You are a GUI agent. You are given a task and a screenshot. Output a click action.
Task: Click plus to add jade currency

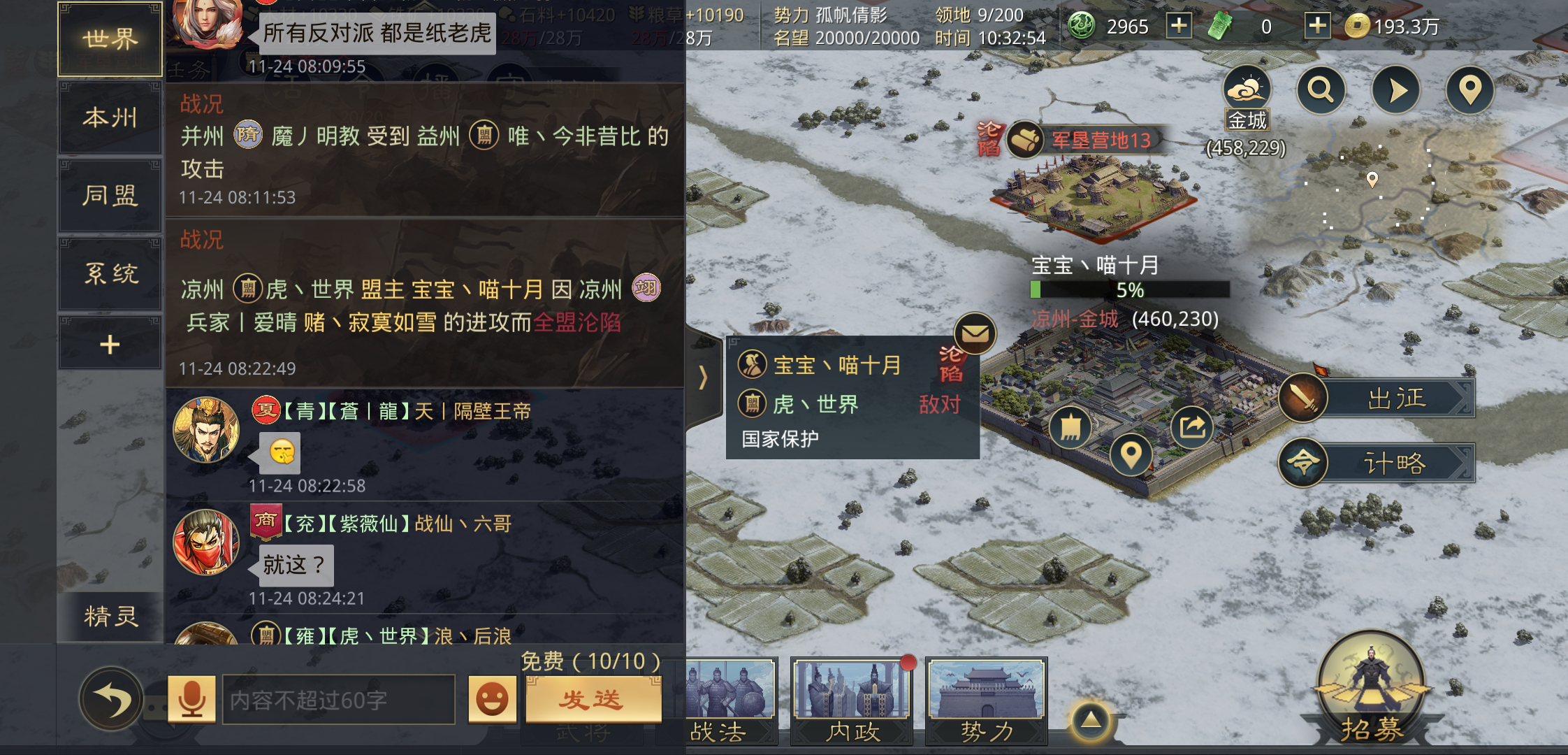(x=1318, y=26)
